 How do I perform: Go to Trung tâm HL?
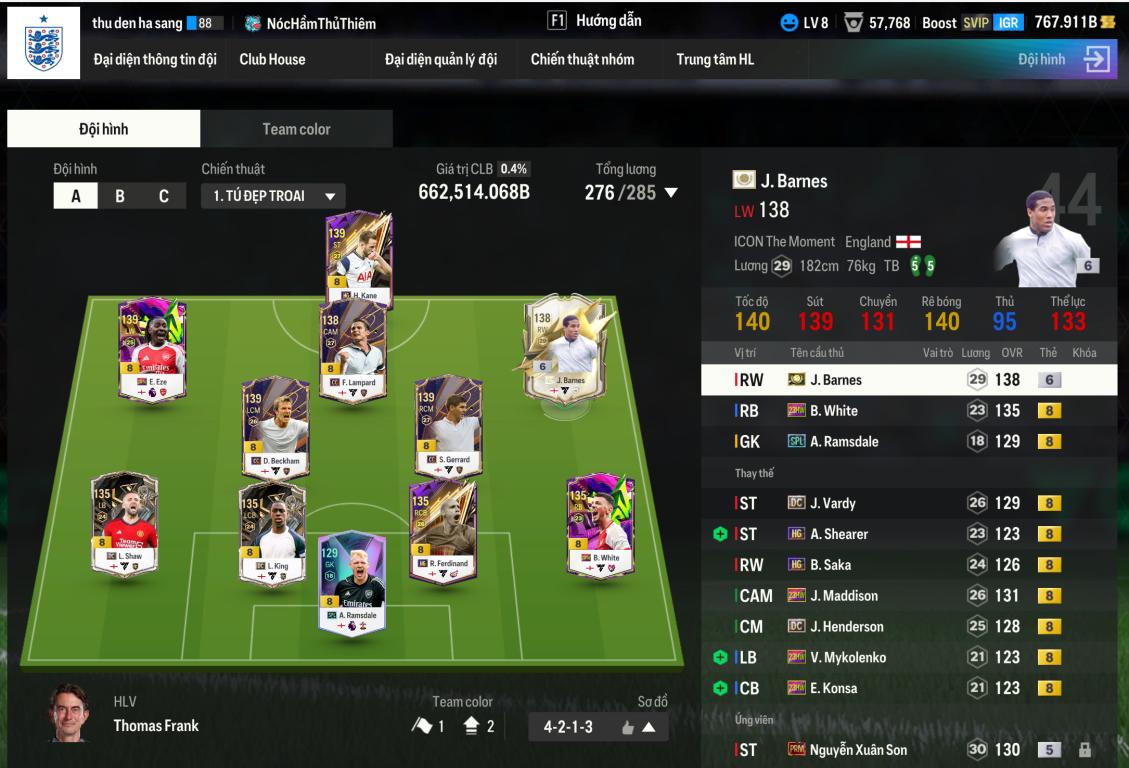pyautogui.click(x=715, y=59)
